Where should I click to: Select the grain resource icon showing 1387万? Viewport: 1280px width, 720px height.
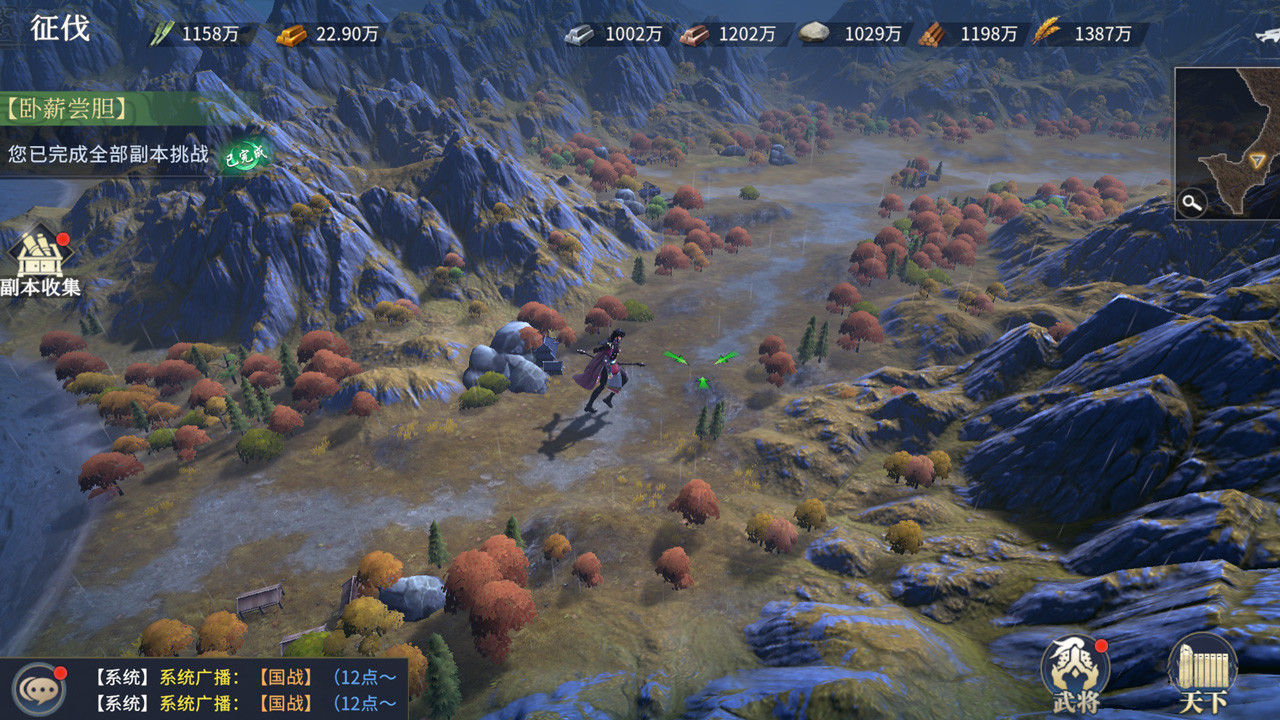[x=1044, y=33]
